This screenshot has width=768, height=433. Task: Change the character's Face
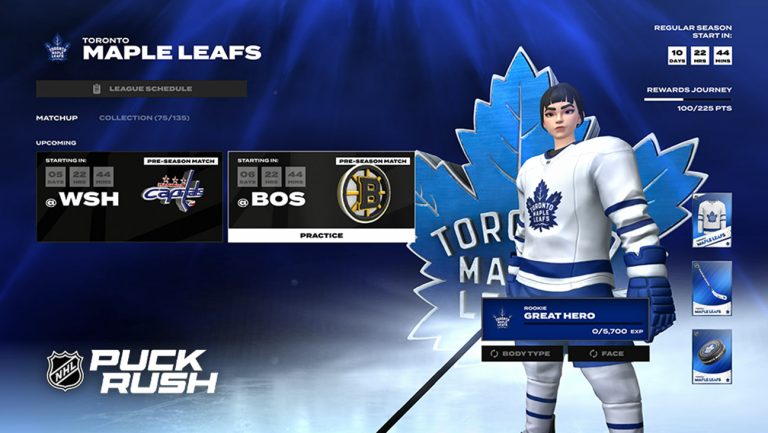[609, 353]
